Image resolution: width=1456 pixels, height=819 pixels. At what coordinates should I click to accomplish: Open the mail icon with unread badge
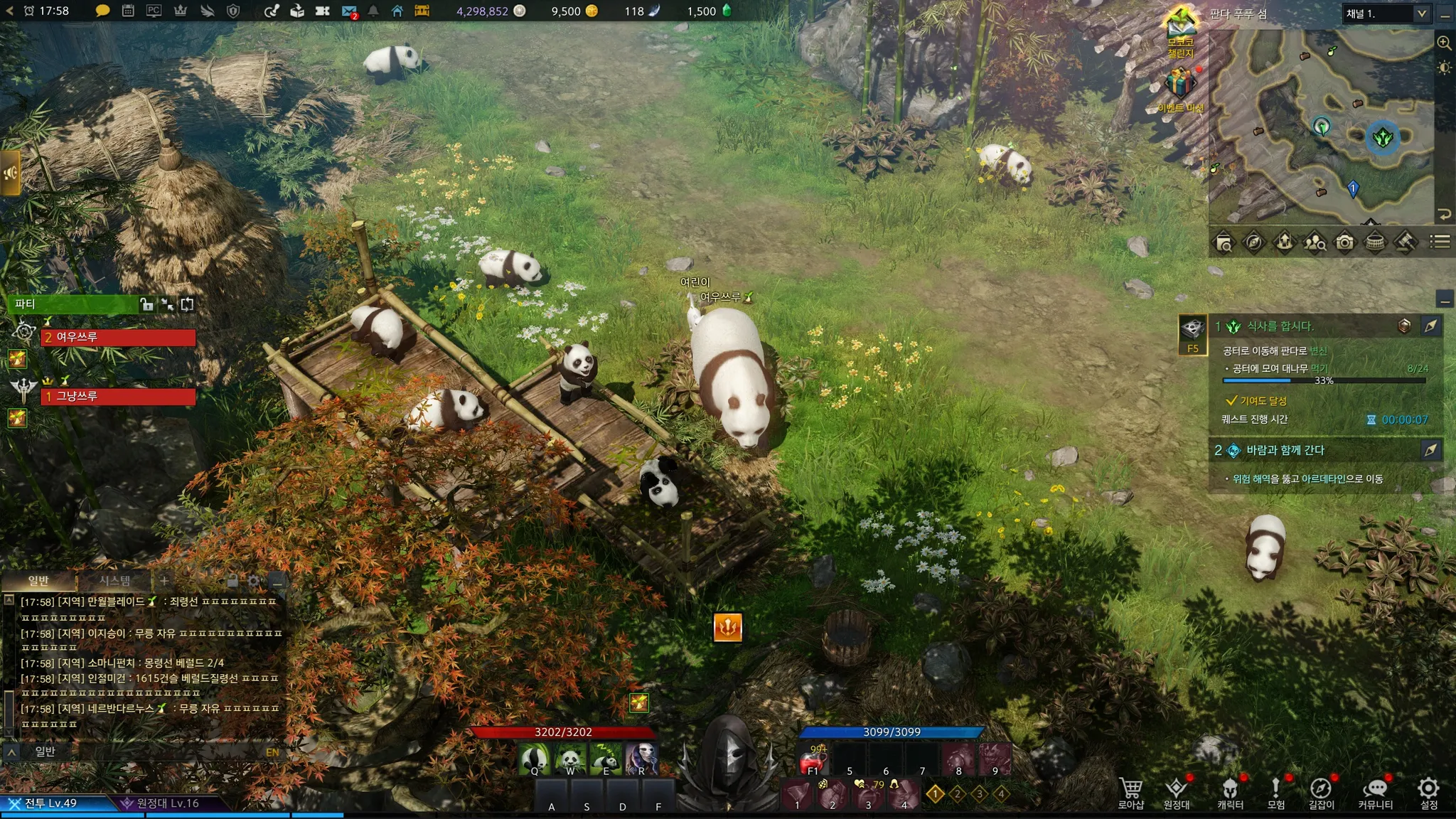[348, 11]
